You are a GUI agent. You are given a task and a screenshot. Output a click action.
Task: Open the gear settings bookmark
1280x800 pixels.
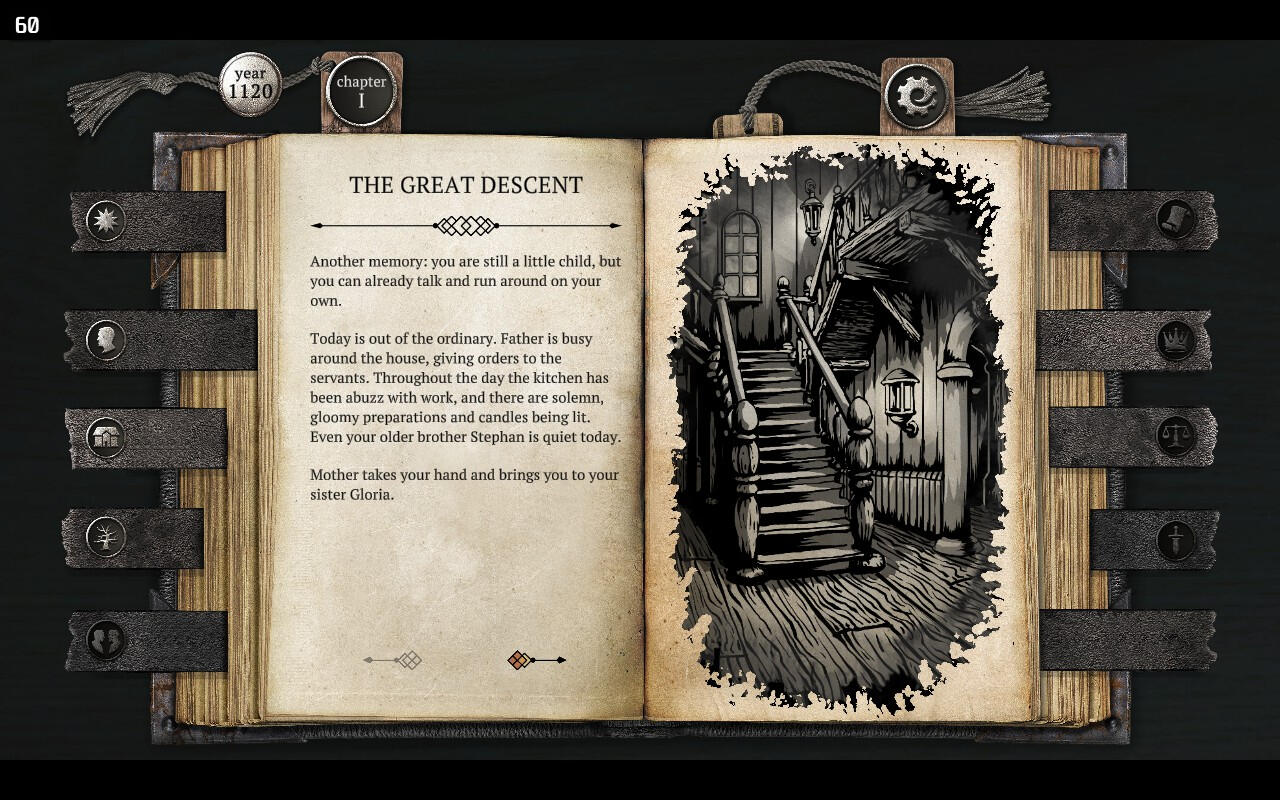pos(915,97)
